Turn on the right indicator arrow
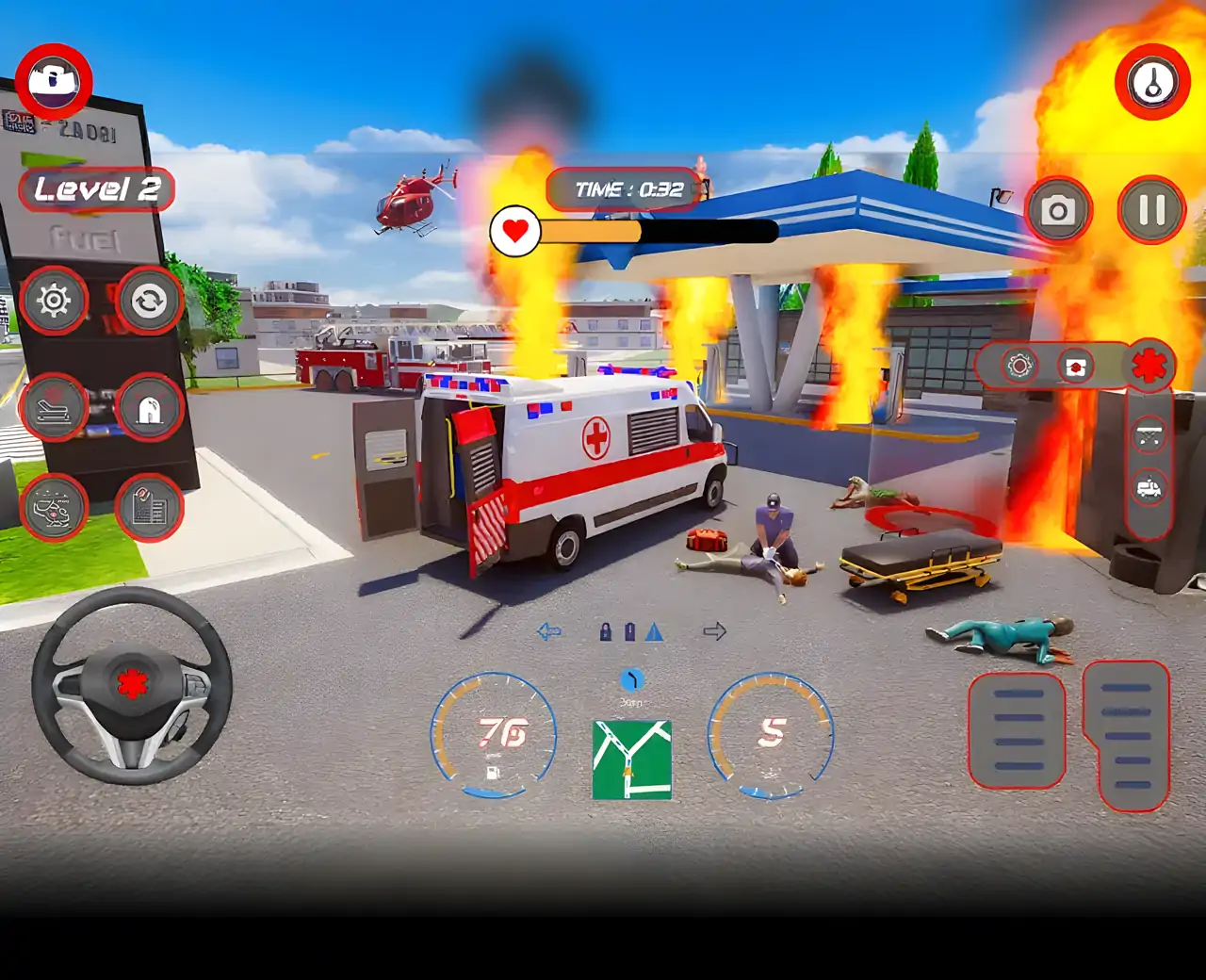The width and height of the screenshot is (1206, 980). [x=715, y=631]
